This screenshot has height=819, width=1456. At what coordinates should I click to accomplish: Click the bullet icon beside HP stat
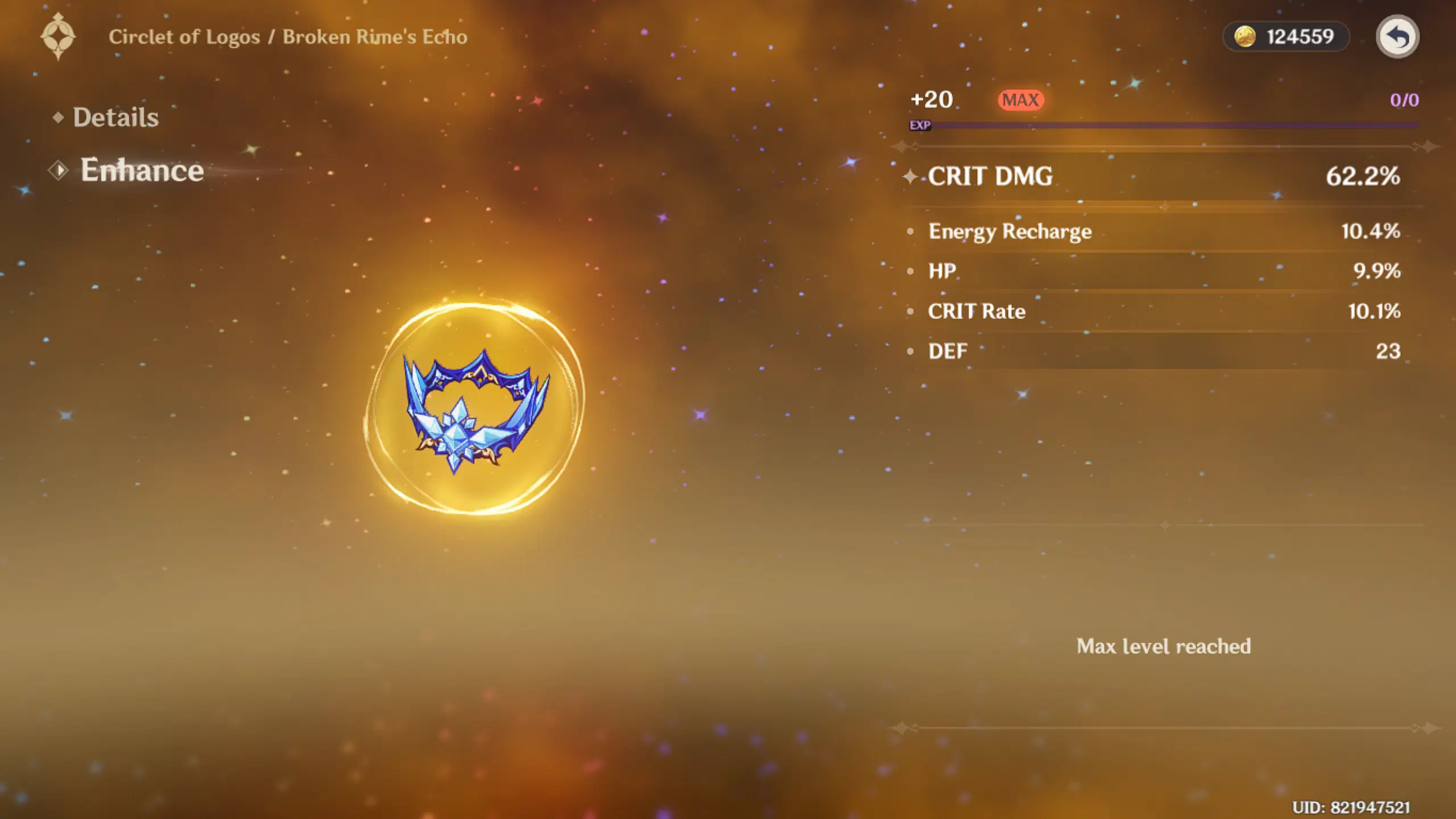(x=911, y=270)
